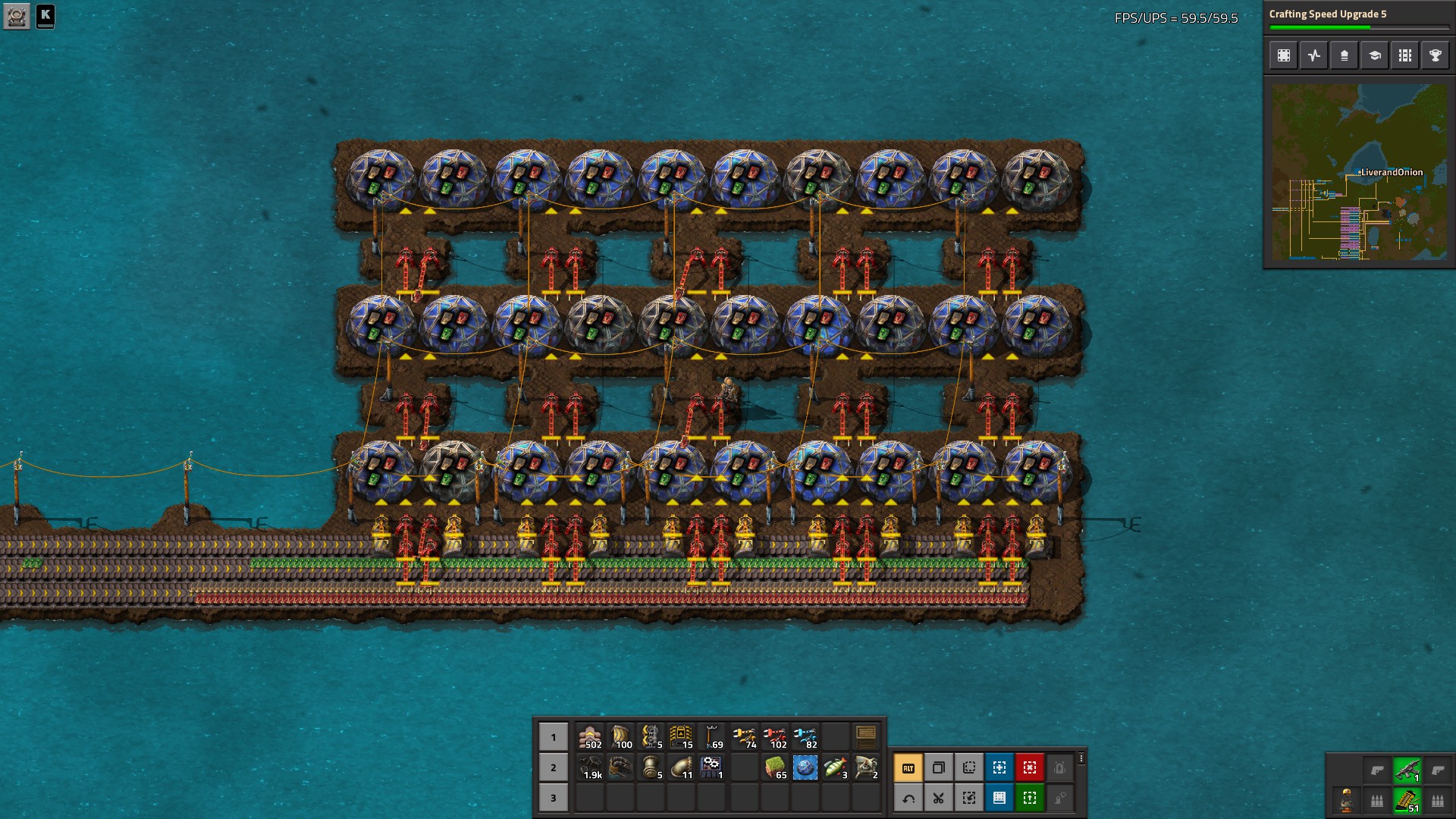This screenshot has width=1456, height=819.
Task: Select quickbar row 2
Action: 553,767
